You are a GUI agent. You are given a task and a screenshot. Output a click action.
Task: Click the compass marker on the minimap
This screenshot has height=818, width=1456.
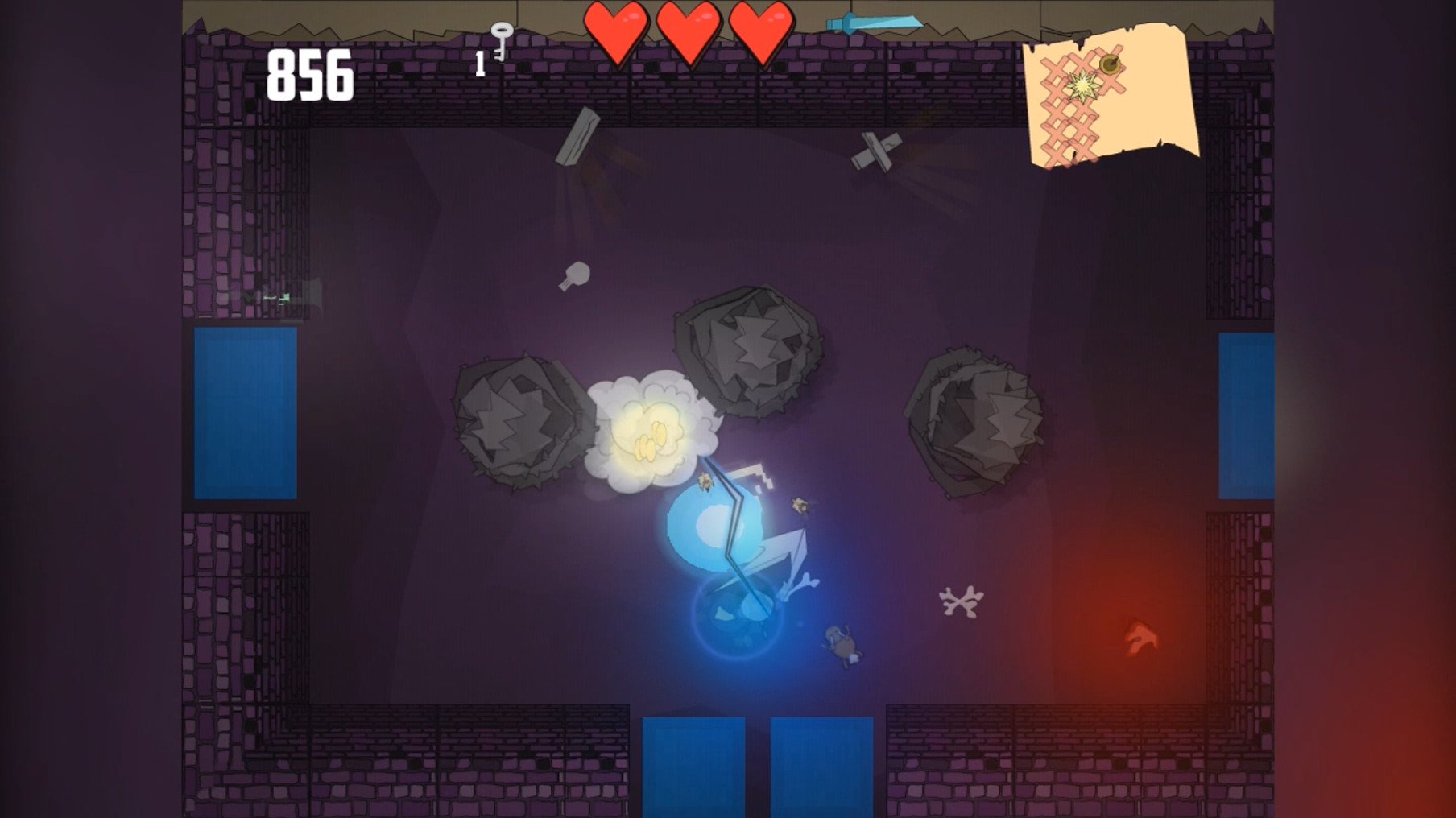pyautogui.click(x=1110, y=64)
